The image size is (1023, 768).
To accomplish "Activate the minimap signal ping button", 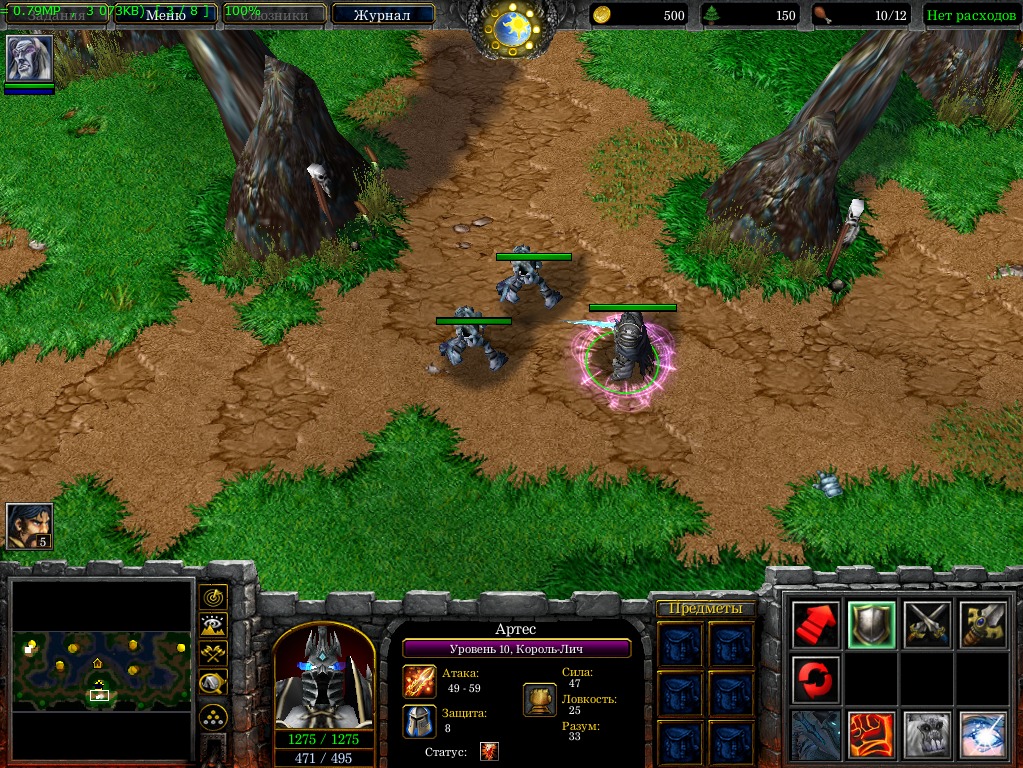I will [213, 598].
